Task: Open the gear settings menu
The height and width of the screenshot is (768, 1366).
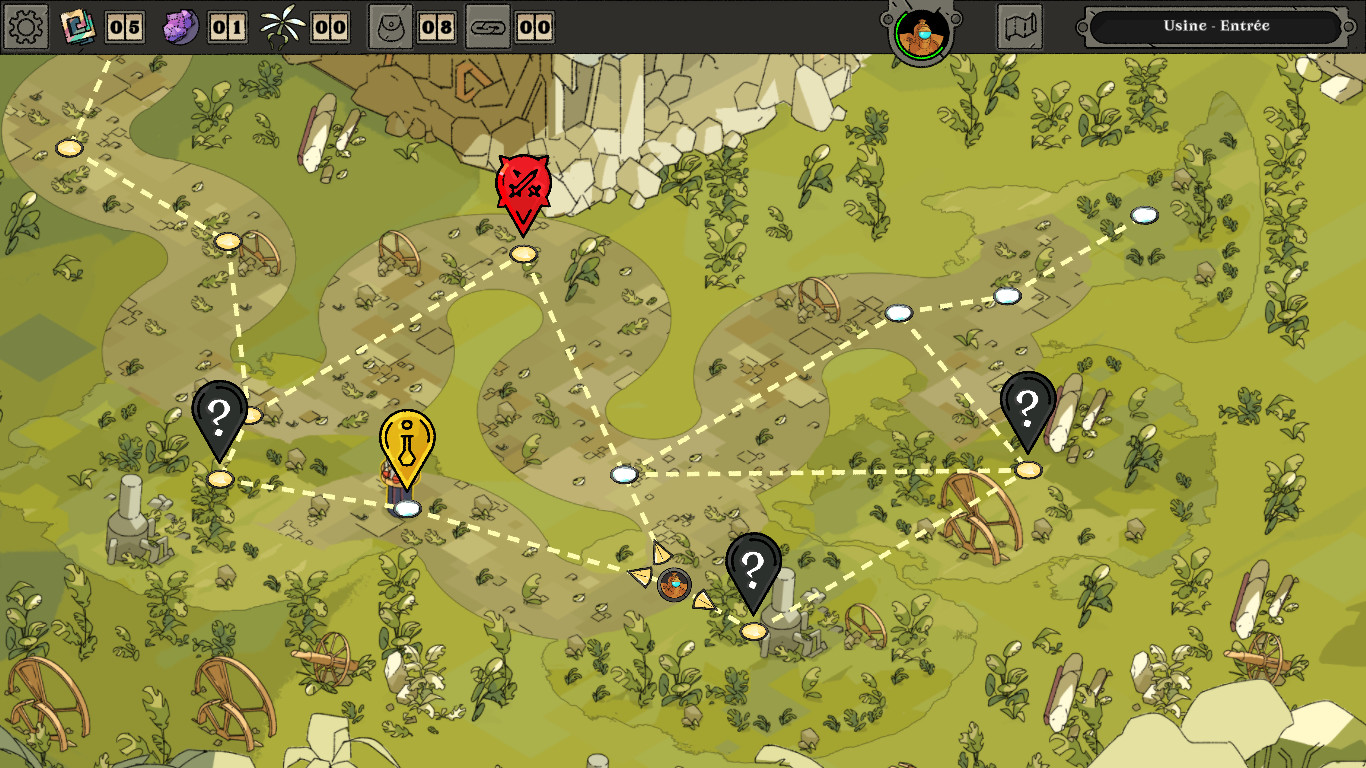Action: tap(26, 27)
